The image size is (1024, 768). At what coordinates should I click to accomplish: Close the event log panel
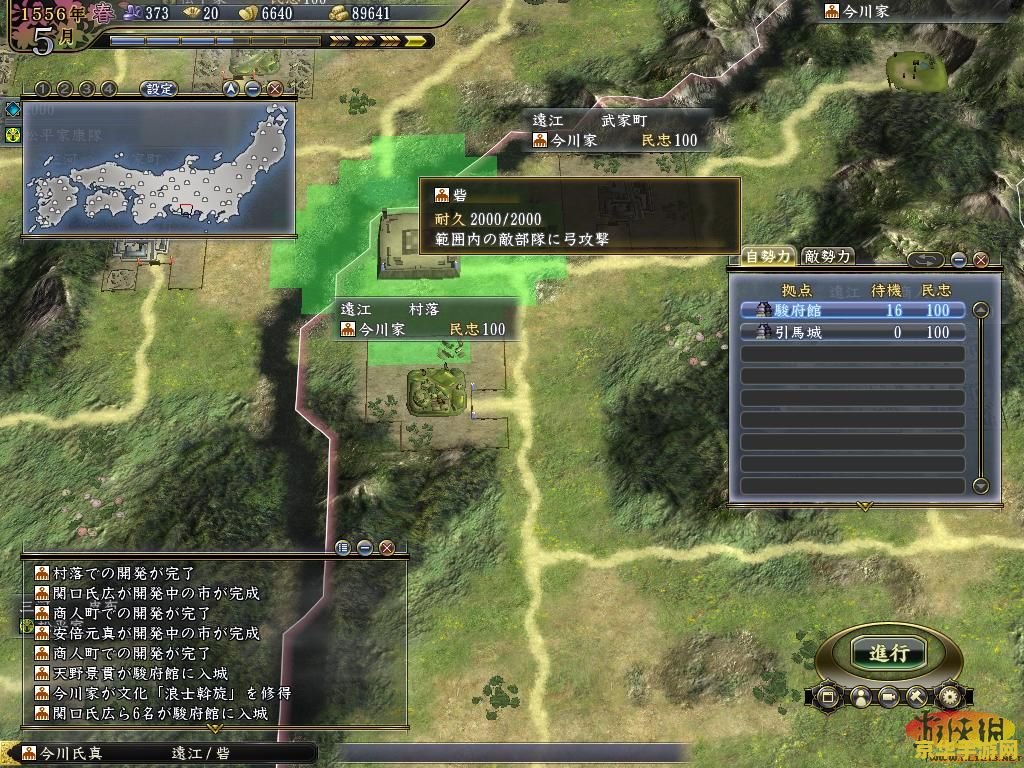(386, 547)
